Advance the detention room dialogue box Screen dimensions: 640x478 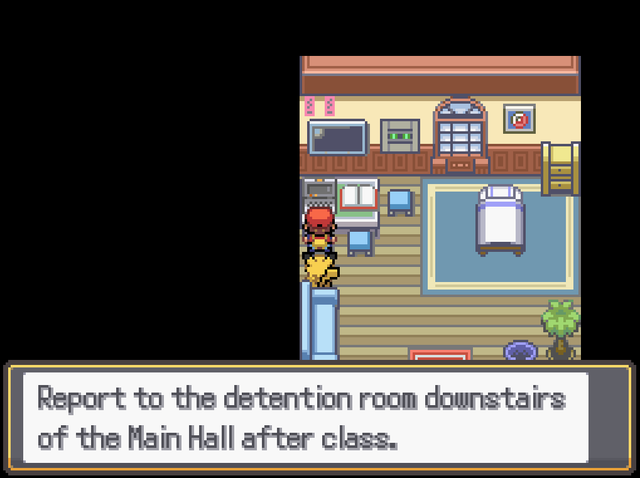[319, 418]
